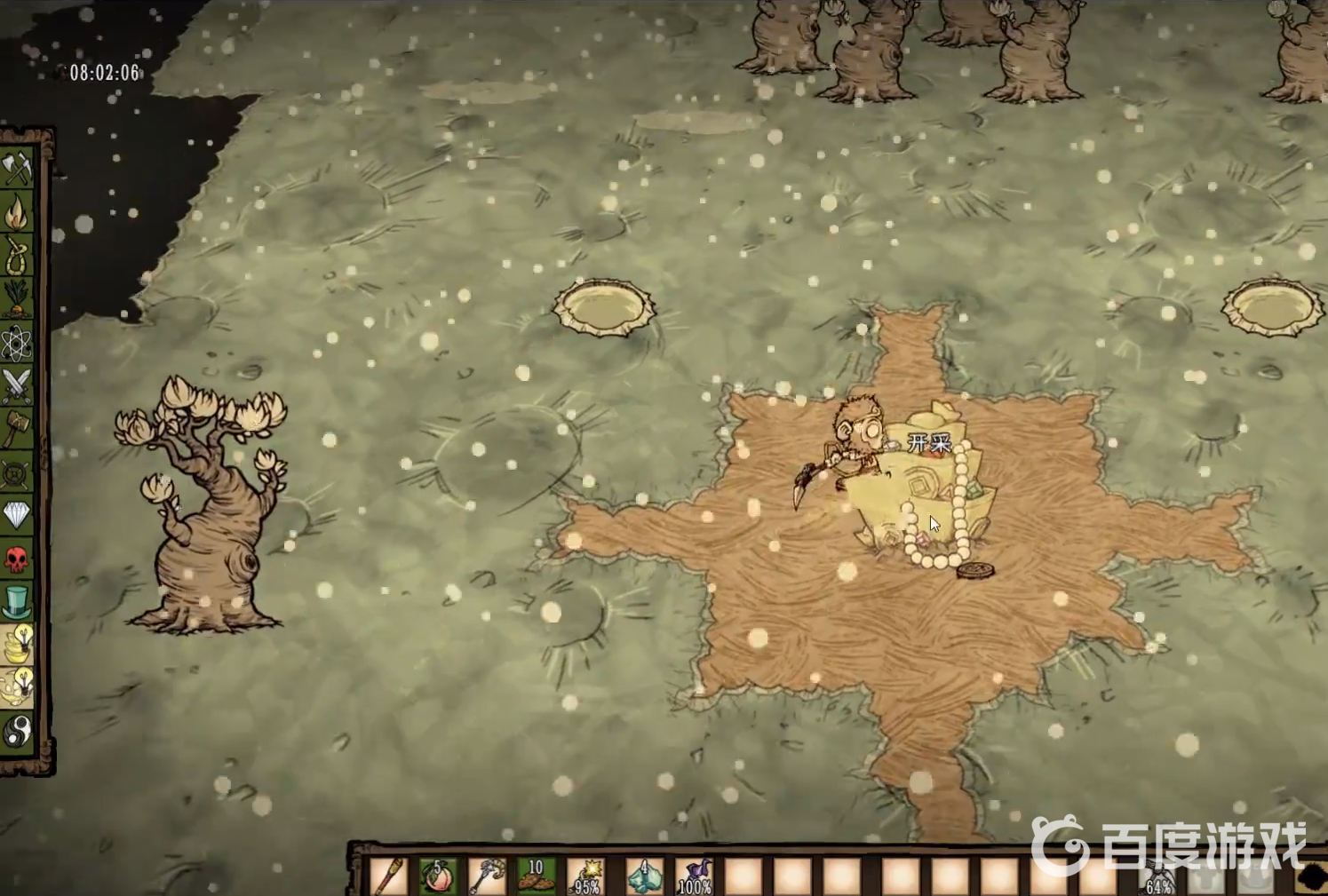Screen dimensions: 1328x896
Task: Pick the stack of 5 peaches
Action: tap(438, 876)
